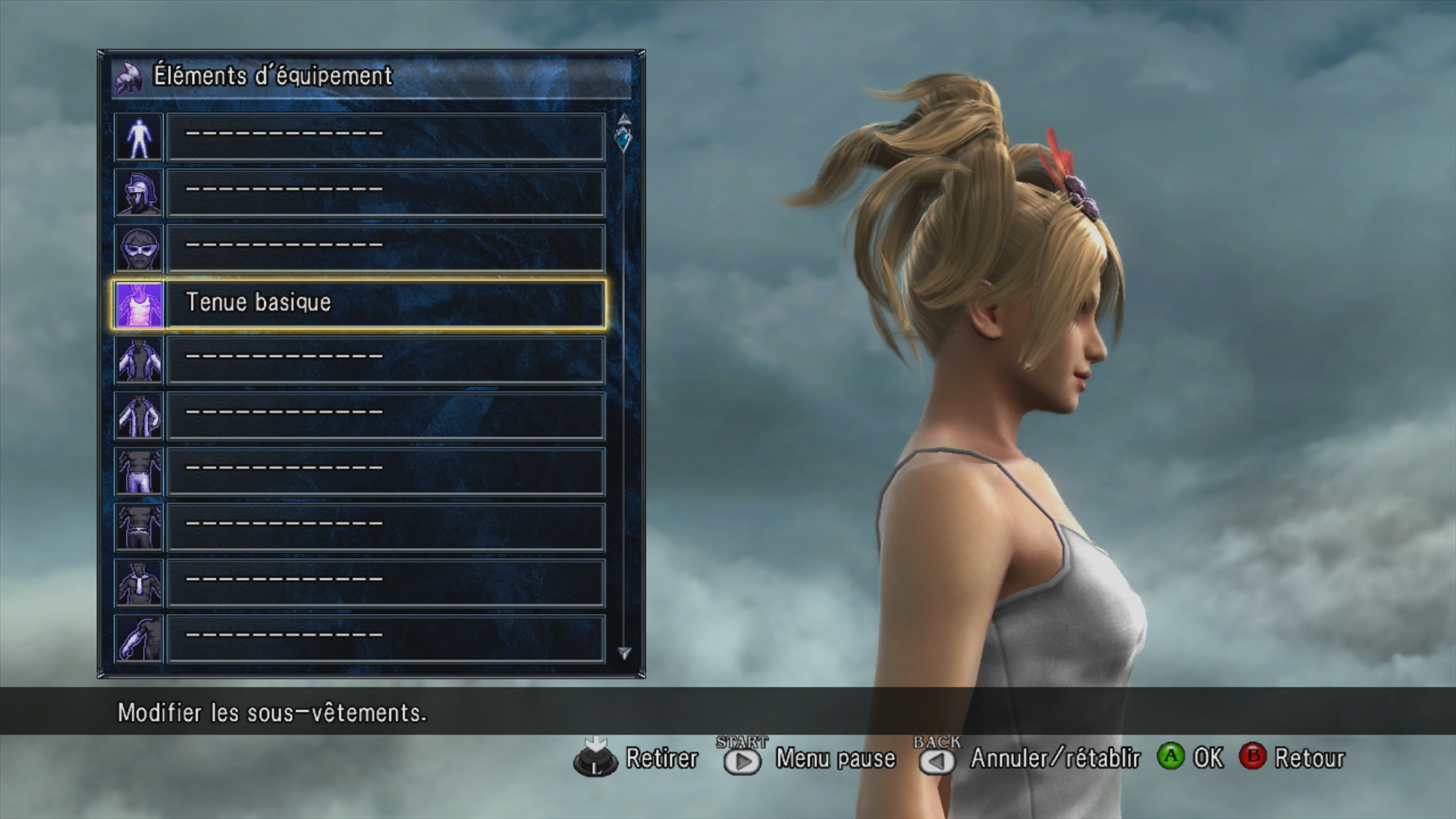
Task: Select the Tenue basique undergarment row
Action: [385, 304]
